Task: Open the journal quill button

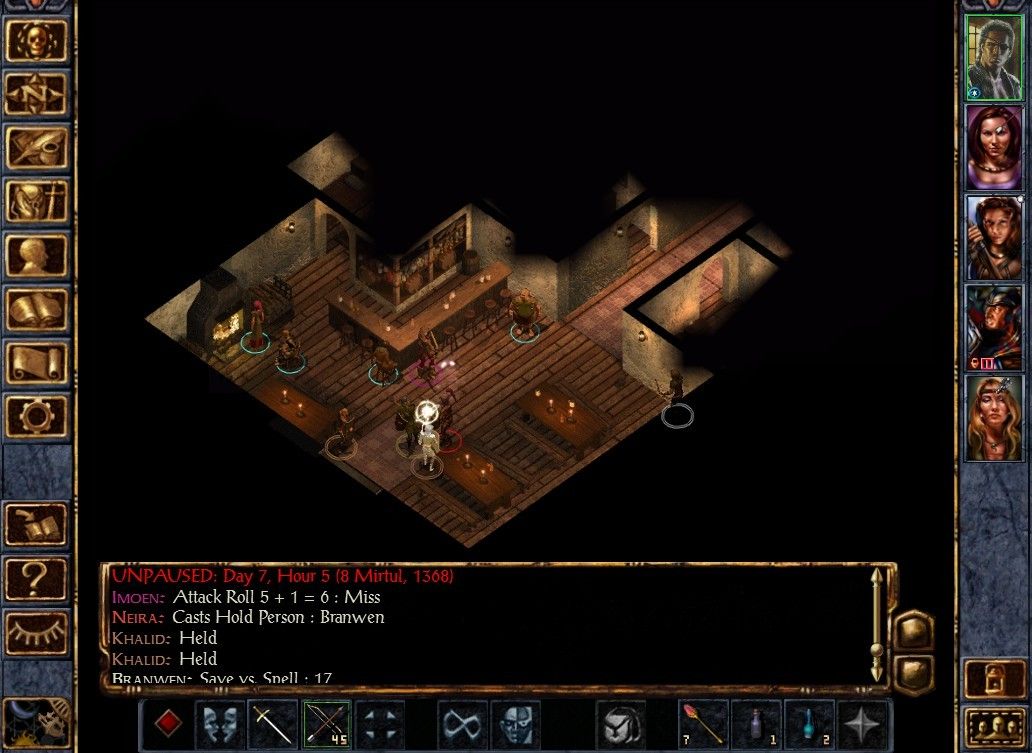Action: click(x=37, y=148)
